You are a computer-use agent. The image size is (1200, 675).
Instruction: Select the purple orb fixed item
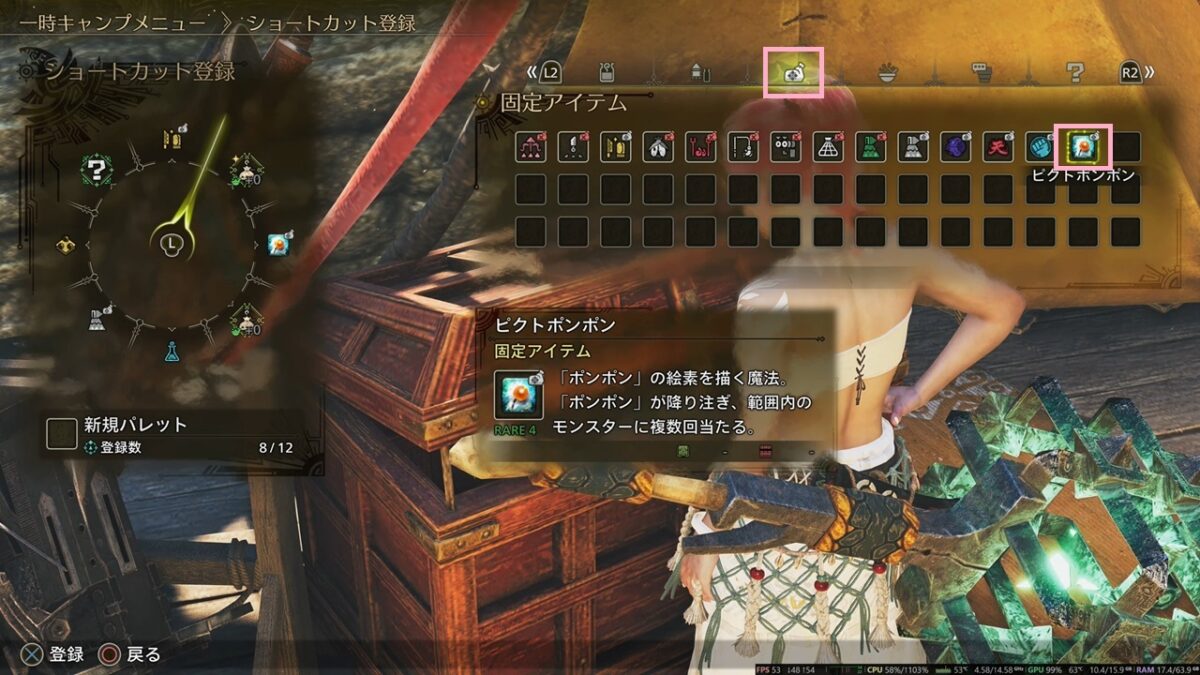[955, 148]
